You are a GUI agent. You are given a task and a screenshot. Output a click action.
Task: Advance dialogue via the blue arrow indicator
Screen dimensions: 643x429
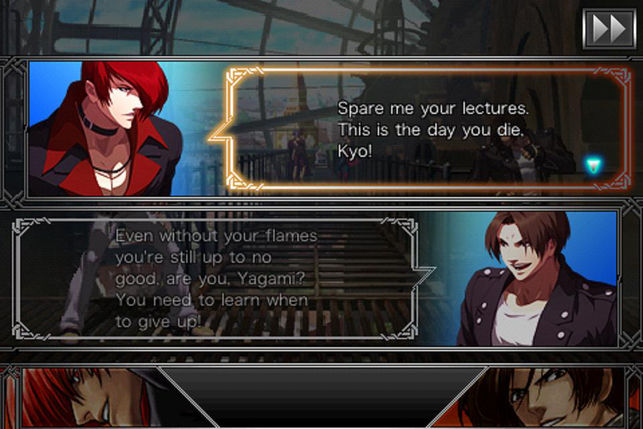click(595, 165)
